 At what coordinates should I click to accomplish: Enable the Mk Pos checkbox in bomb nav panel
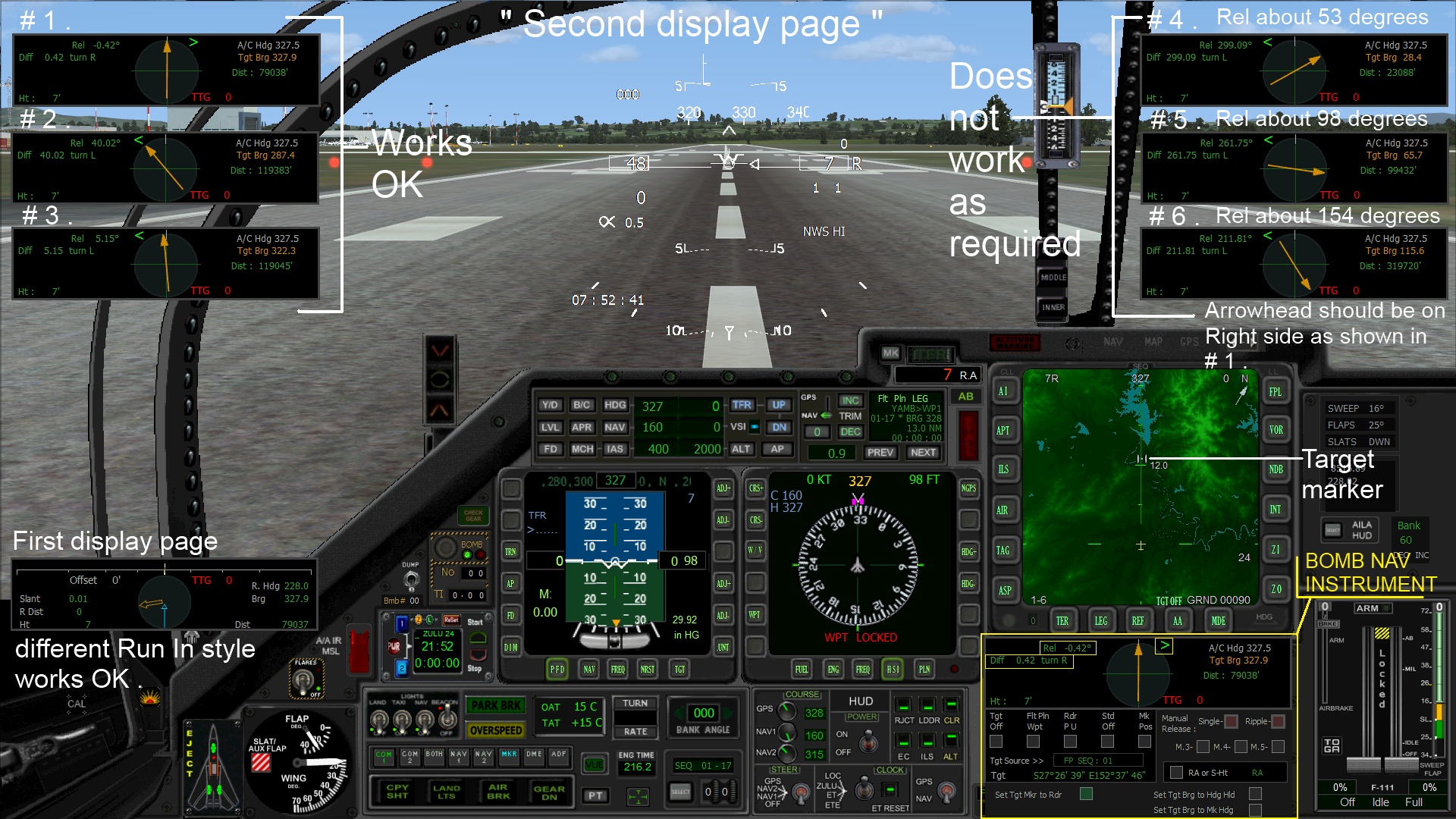pos(1145,742)
